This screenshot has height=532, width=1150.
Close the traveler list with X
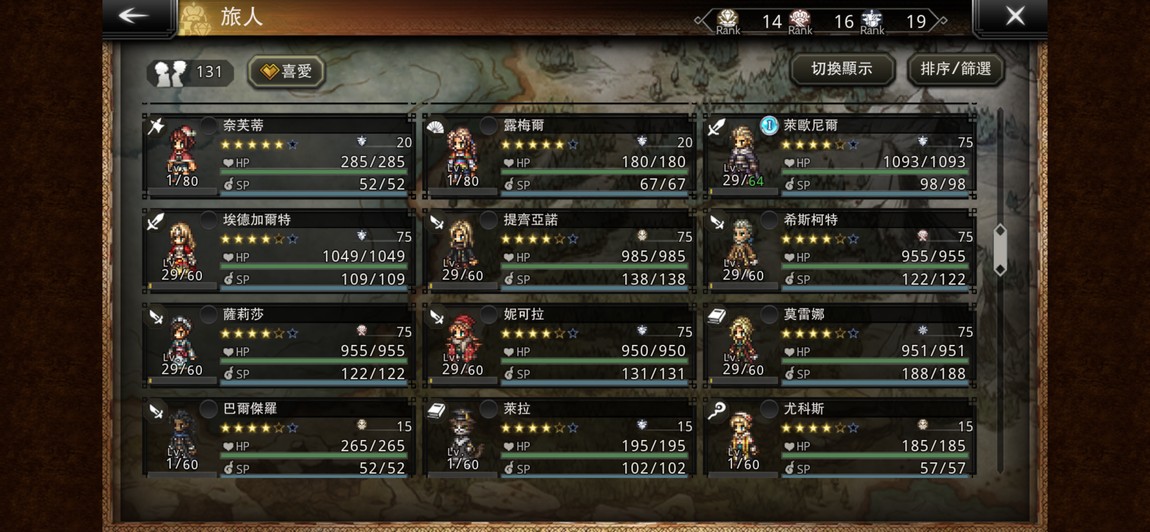[x=1014, y=16]
